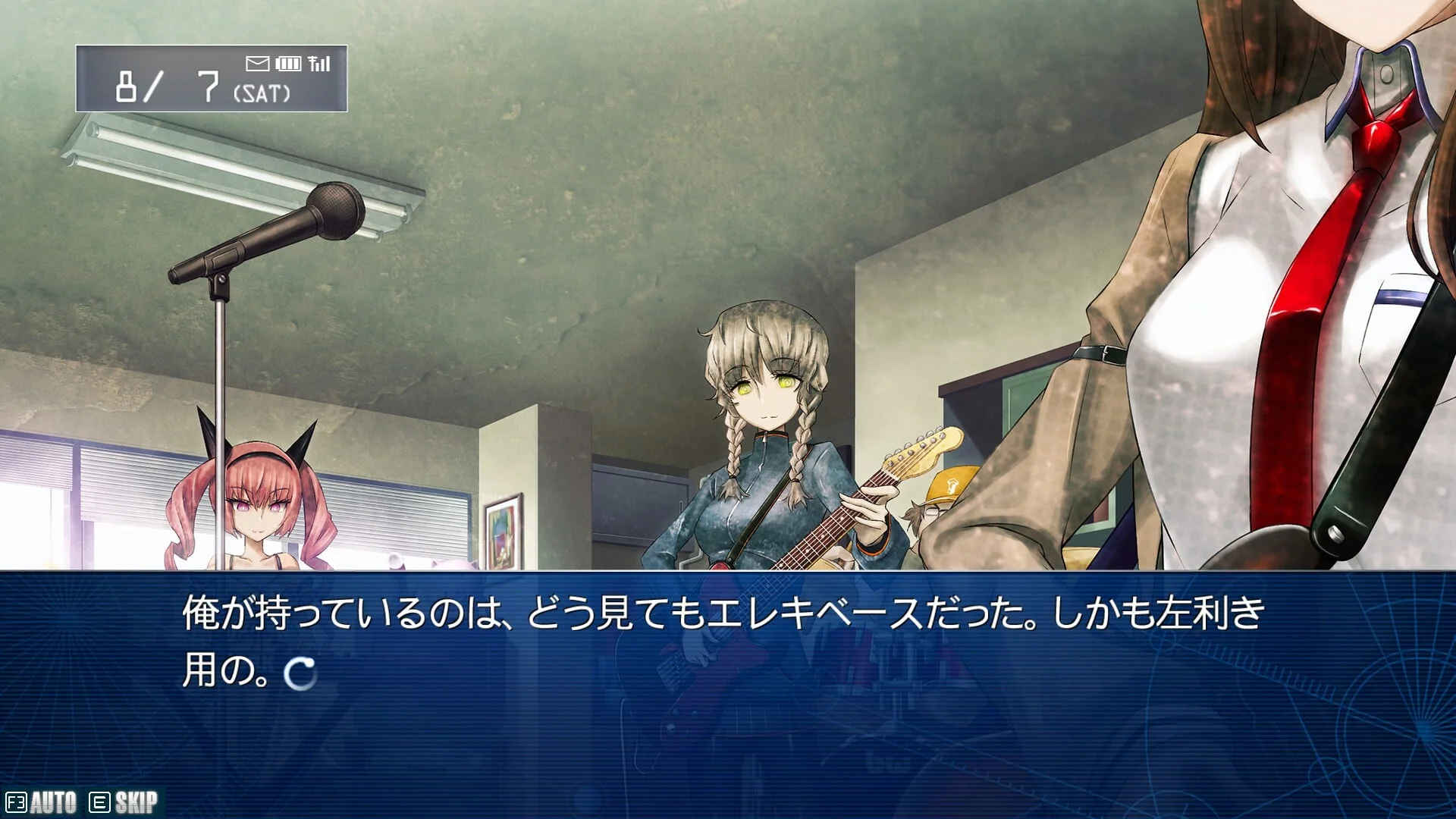Toggle AUTO text advance mode
Screen dimensions: 1456x819
click(42, 802)
